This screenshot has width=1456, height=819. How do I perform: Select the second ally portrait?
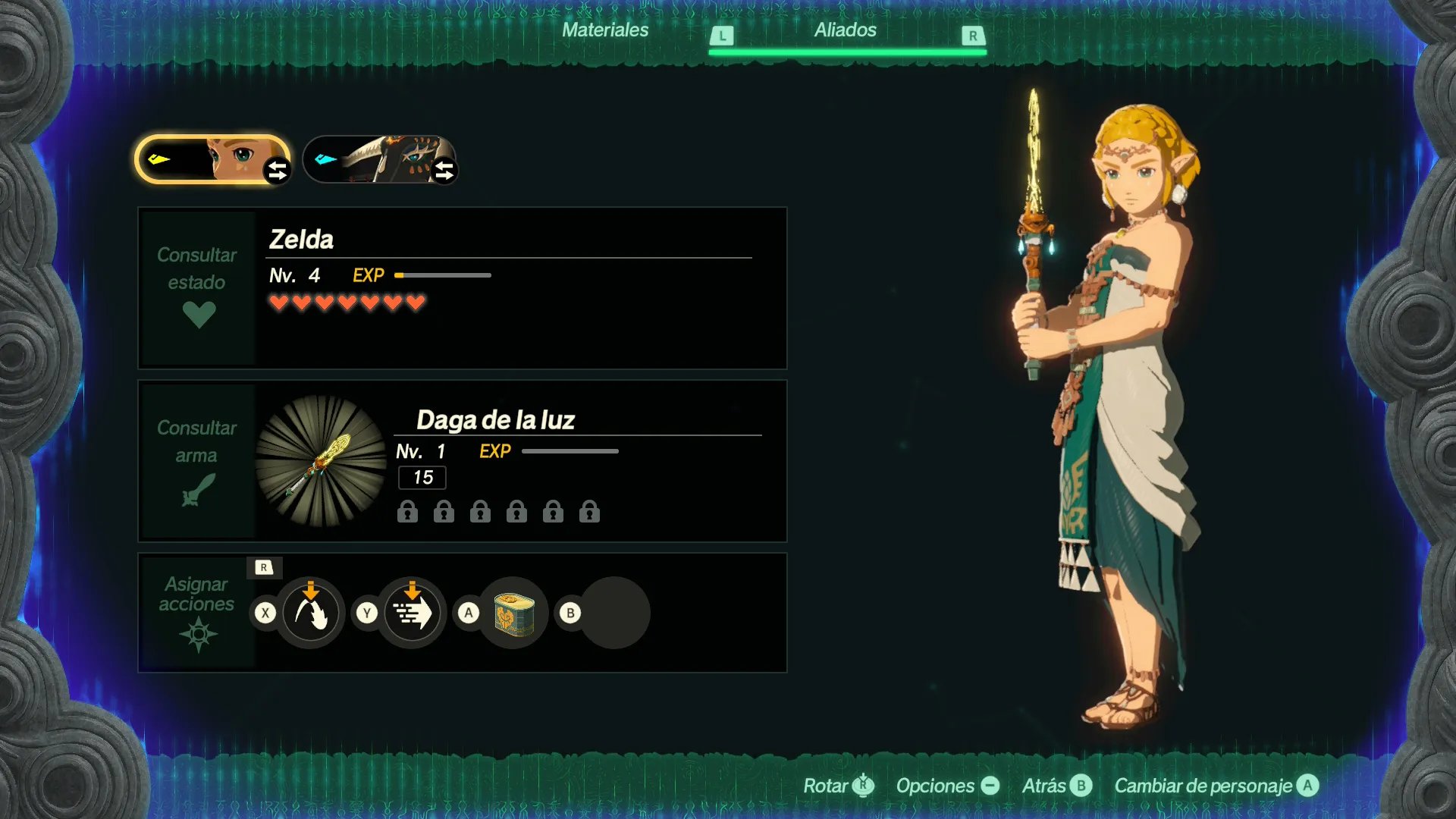pos(380,159)
